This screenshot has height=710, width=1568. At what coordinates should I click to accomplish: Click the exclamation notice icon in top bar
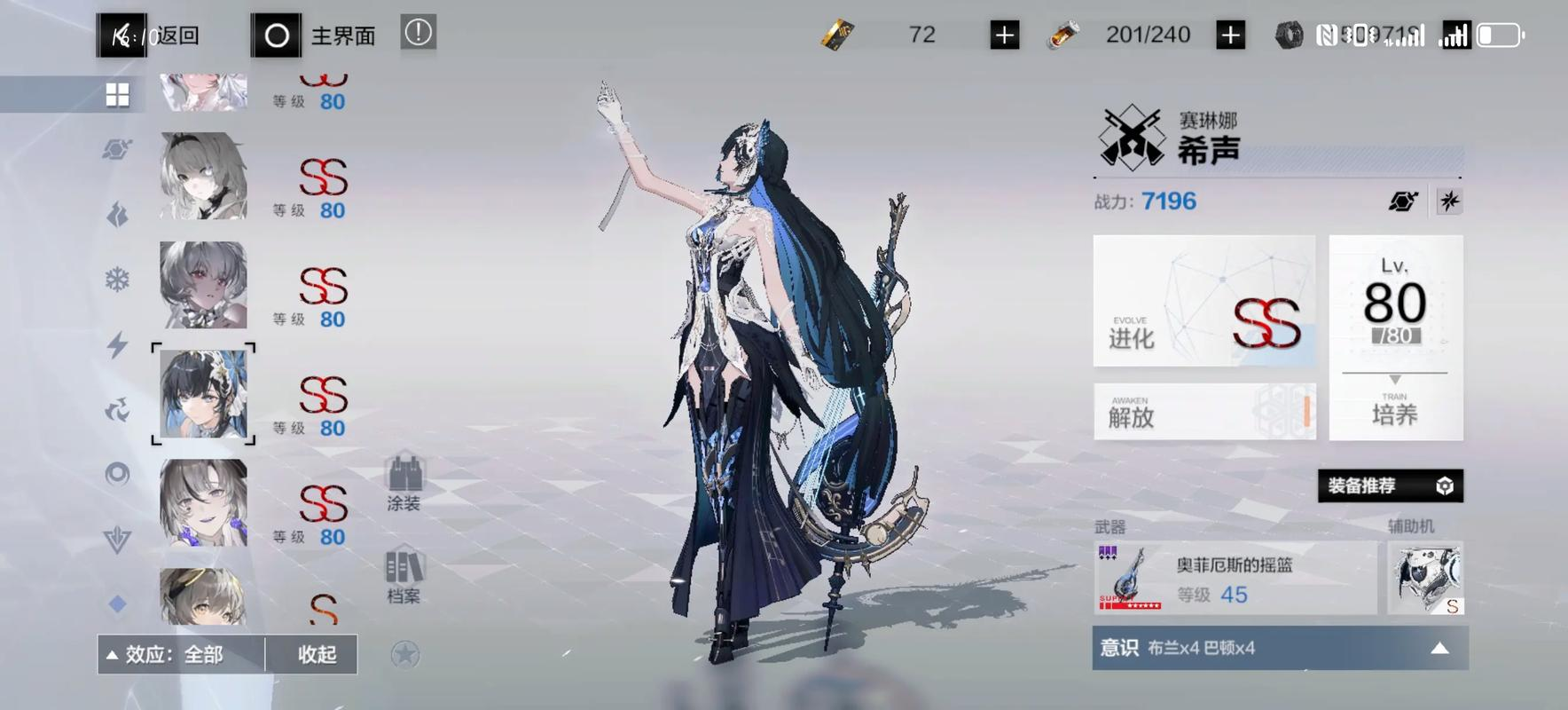pyautogui.click(x=417, y=32)
